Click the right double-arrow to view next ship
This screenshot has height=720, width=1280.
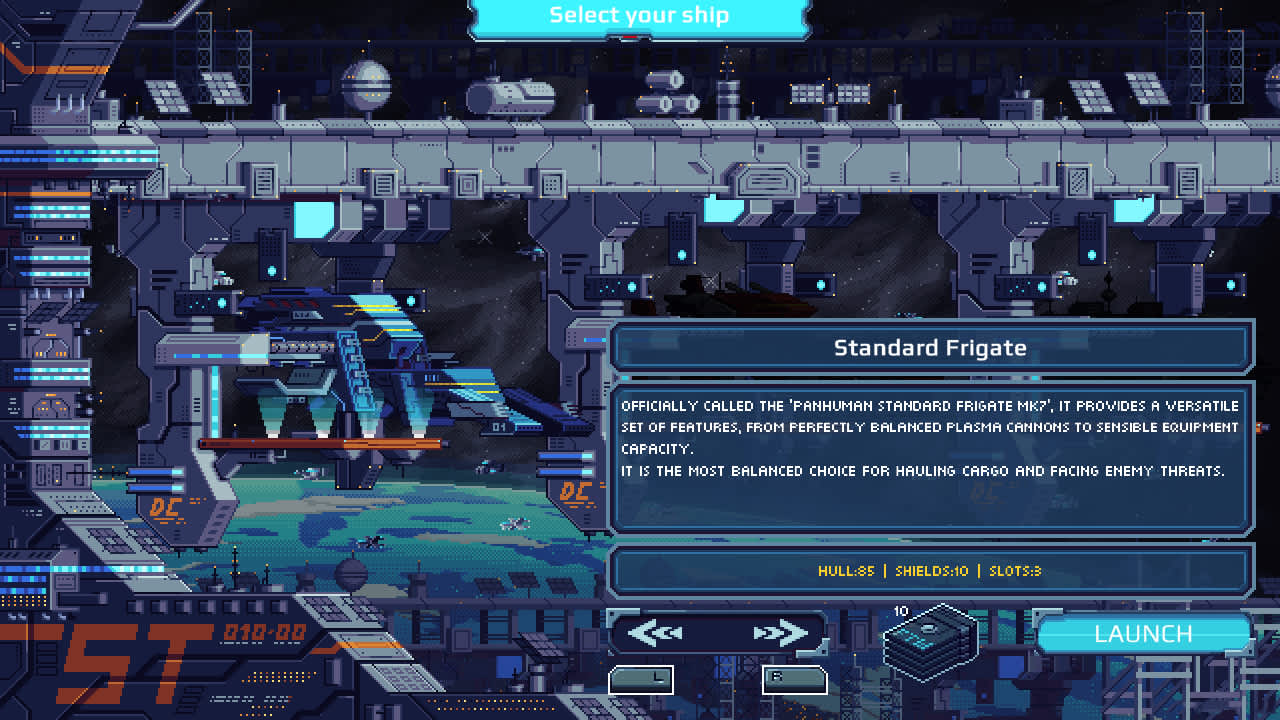coord(785,632)
